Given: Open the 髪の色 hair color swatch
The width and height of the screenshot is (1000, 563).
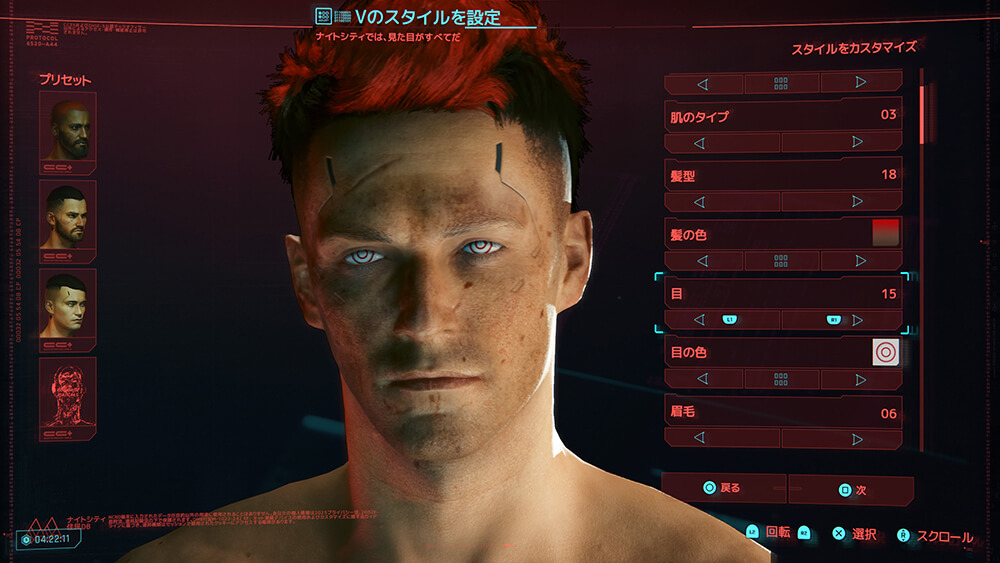Looking at the screenshot, I should tap(886, 233).
